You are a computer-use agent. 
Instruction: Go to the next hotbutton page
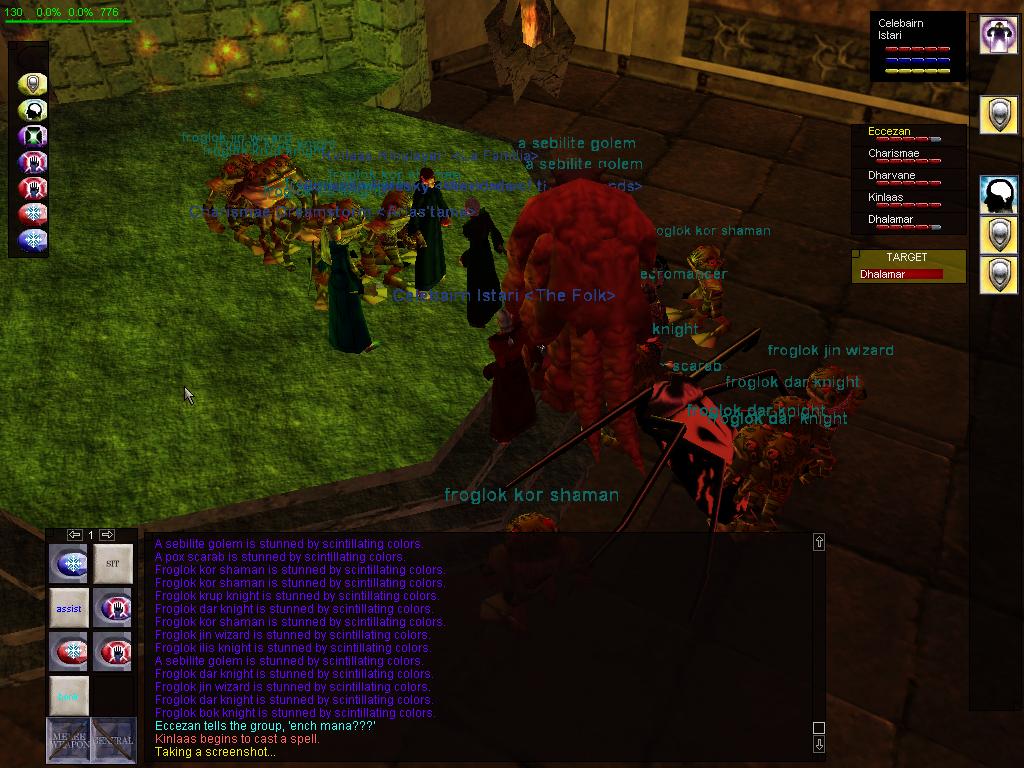(x=107, y=535)
